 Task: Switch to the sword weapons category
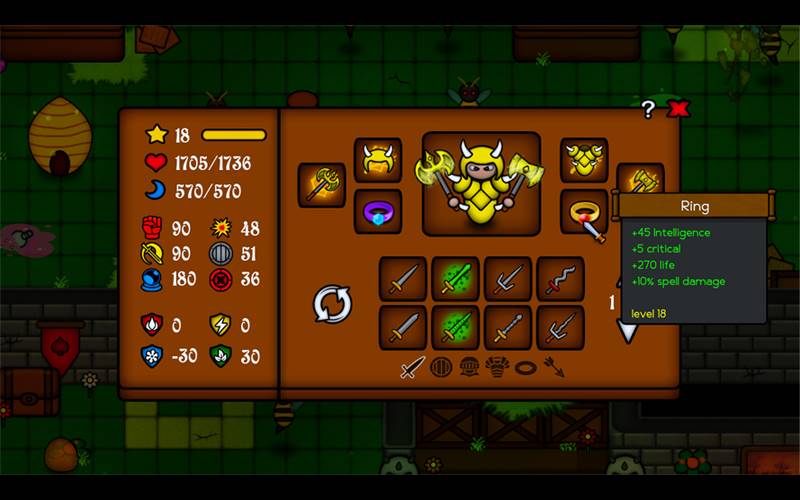pyautogui.click(x=412, y=368)
